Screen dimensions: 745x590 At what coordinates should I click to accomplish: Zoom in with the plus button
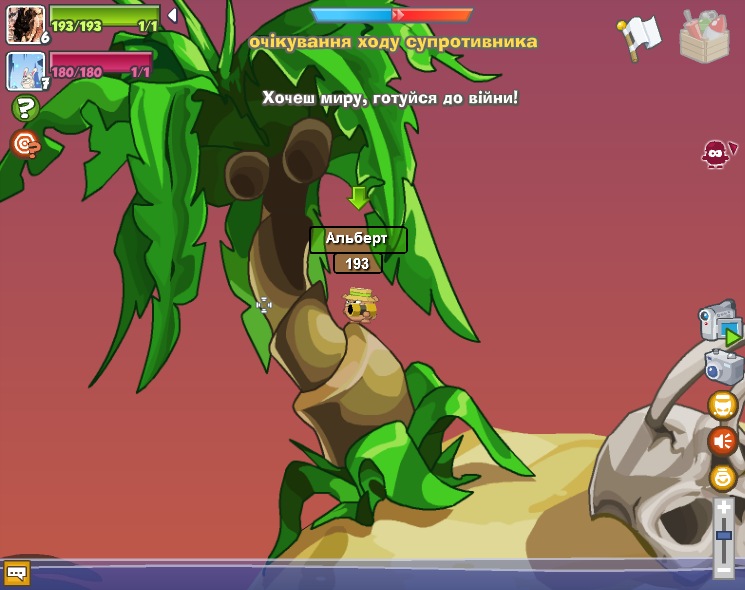tap(724, 508)
